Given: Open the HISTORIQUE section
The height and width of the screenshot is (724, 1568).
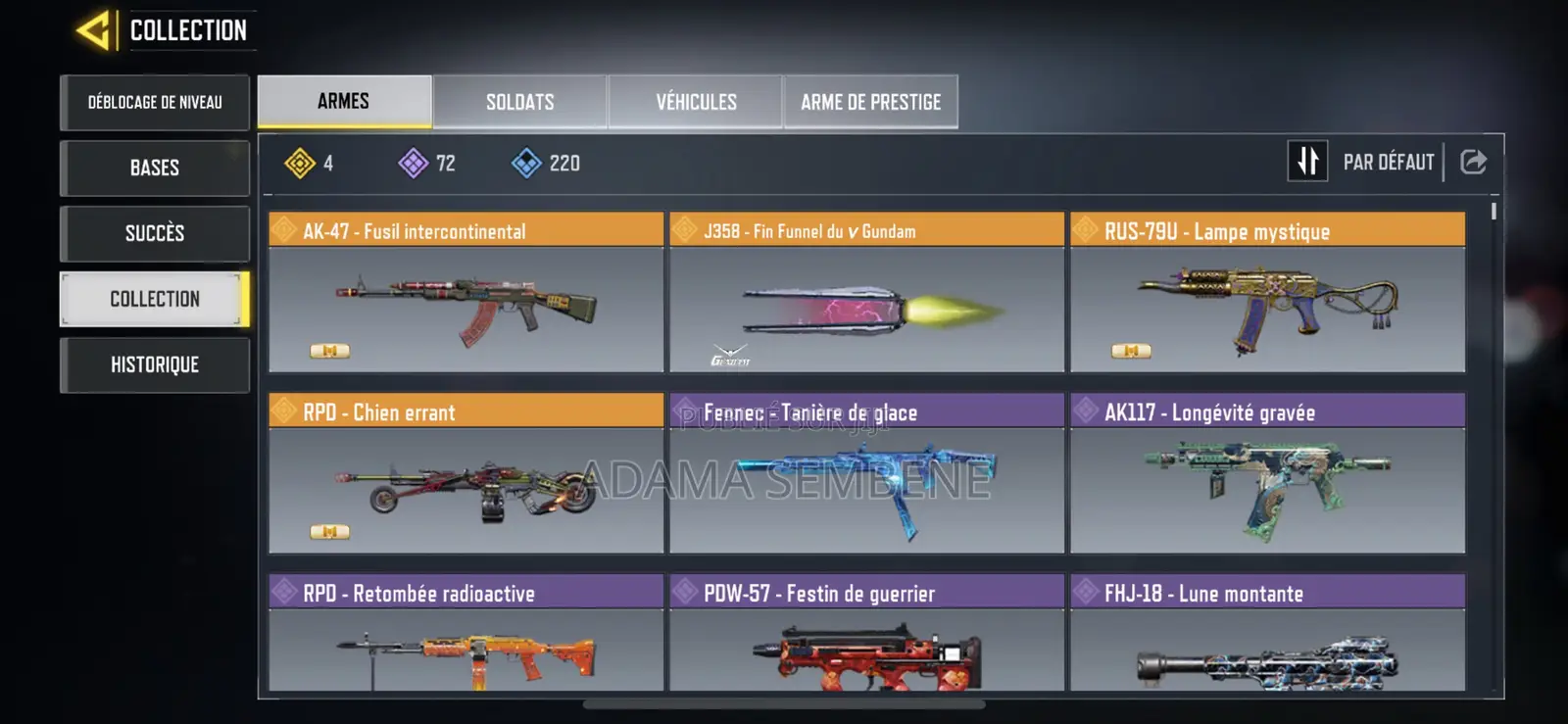Looking at the screenshot, I should click(154, 364).
